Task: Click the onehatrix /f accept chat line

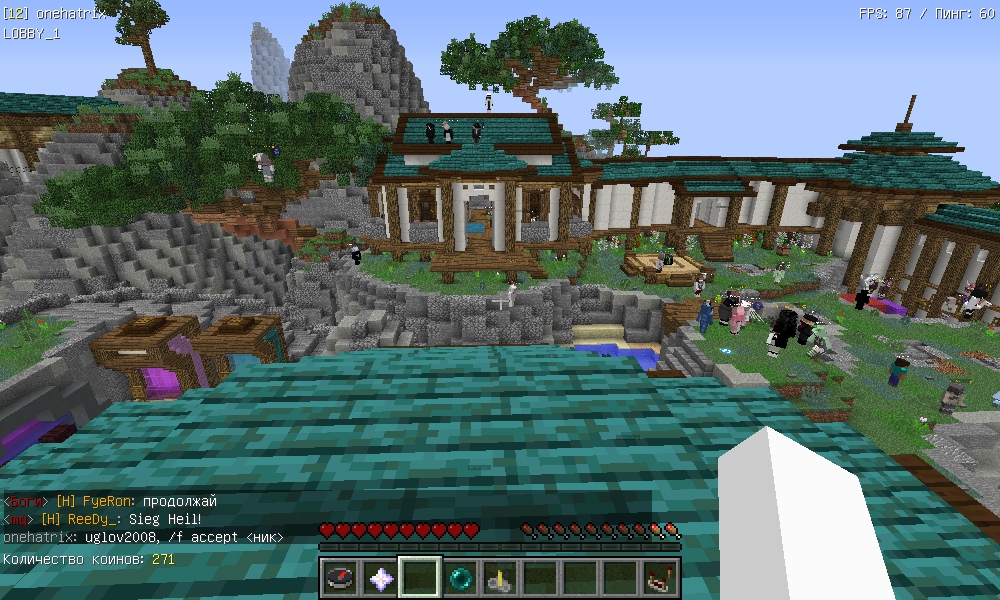Action: pos(143,537)
